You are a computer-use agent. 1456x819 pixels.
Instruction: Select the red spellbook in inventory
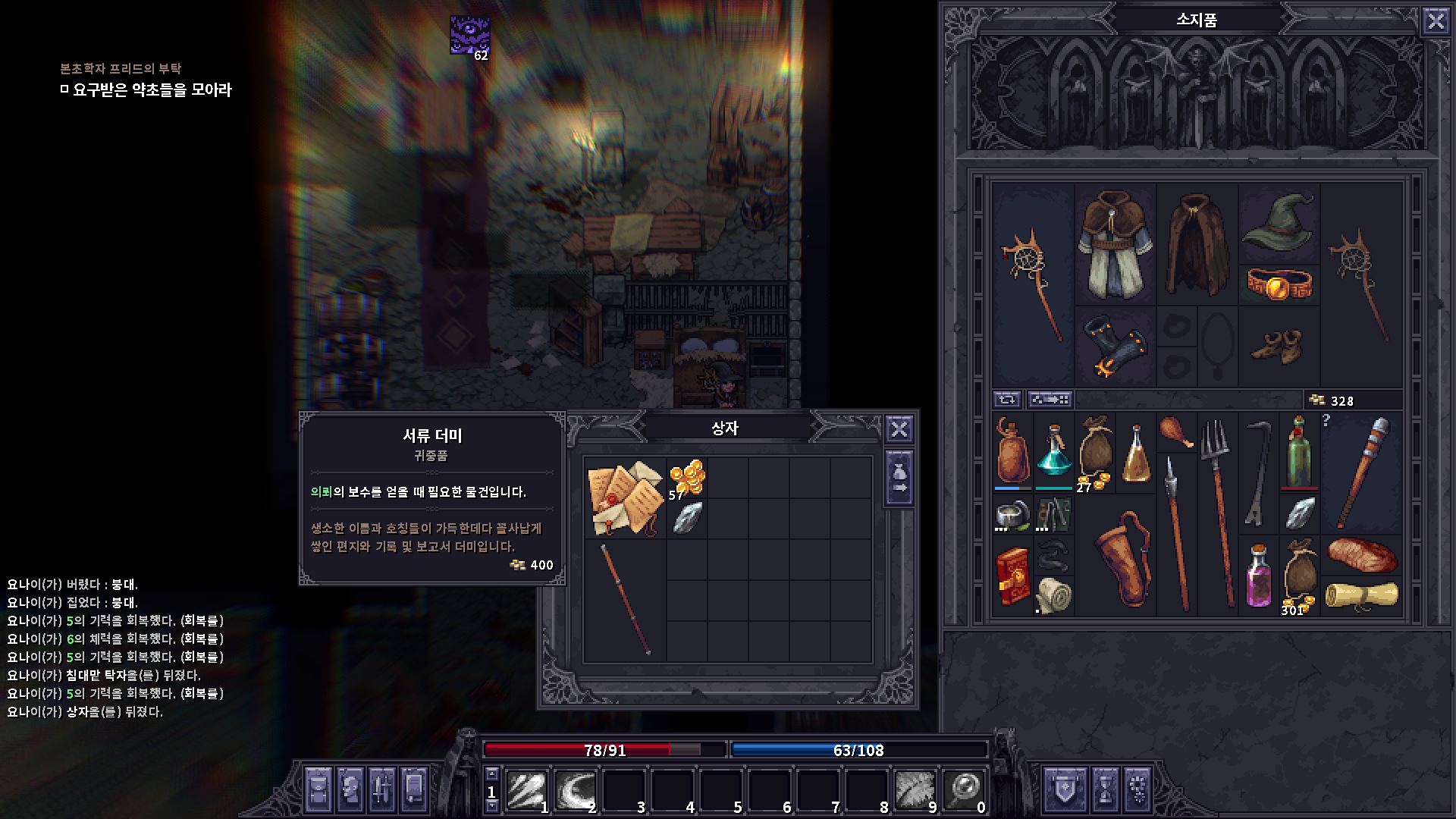1012,576
